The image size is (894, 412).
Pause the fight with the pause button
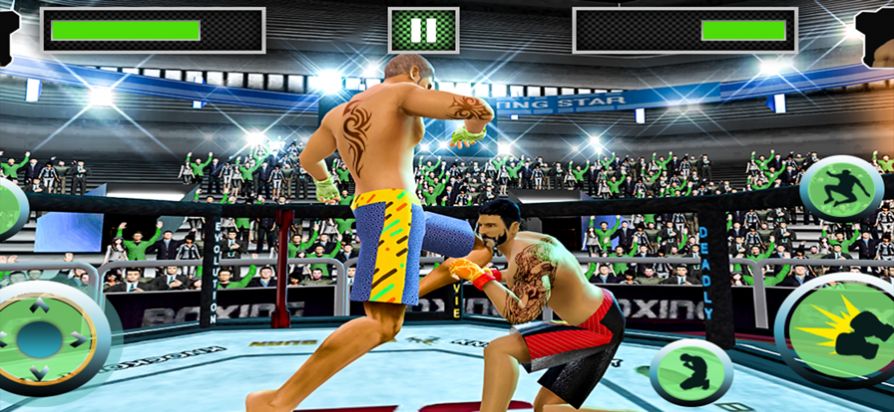(x=423, y=30)
